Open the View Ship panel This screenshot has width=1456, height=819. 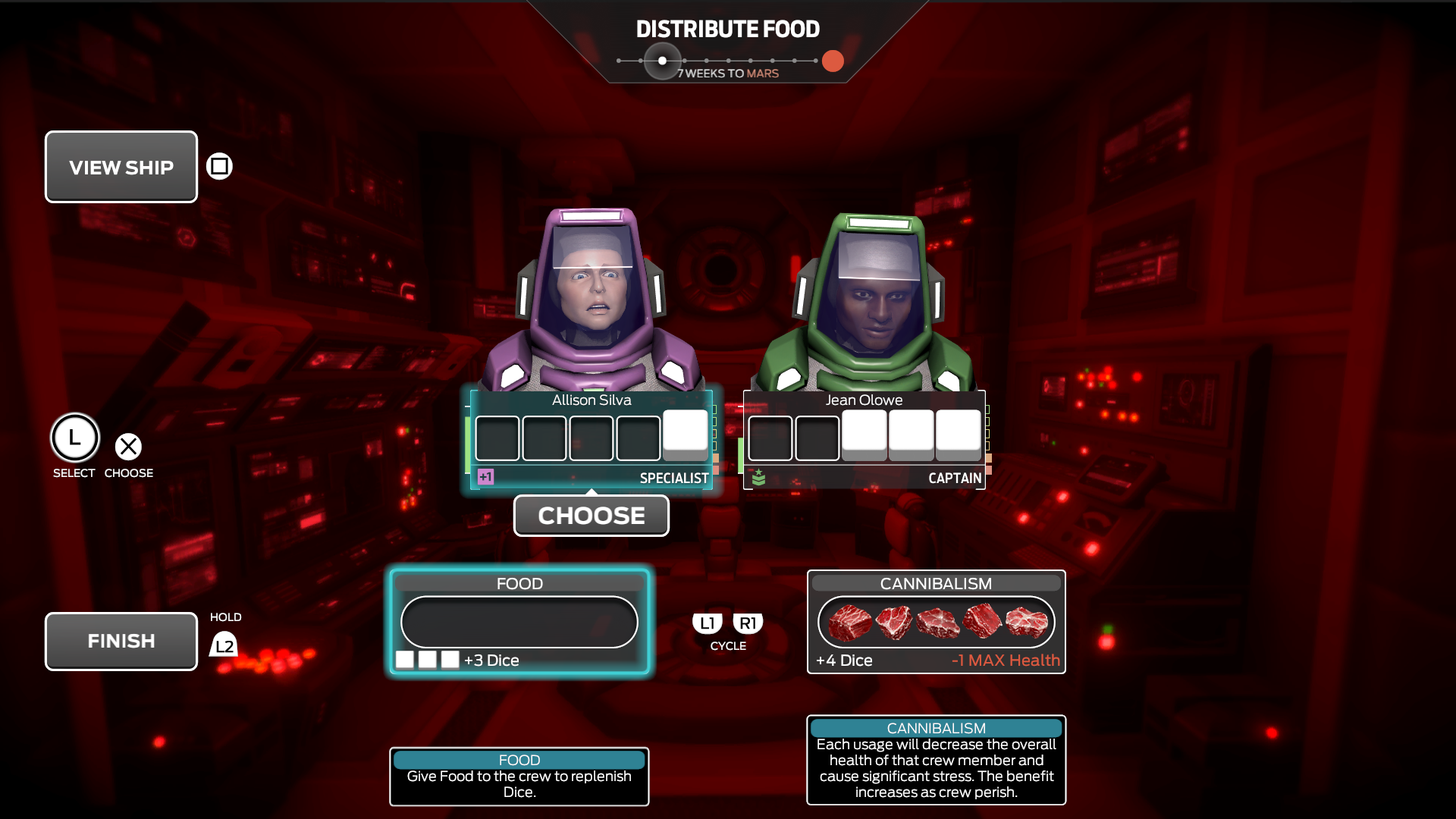pos(121,166)
